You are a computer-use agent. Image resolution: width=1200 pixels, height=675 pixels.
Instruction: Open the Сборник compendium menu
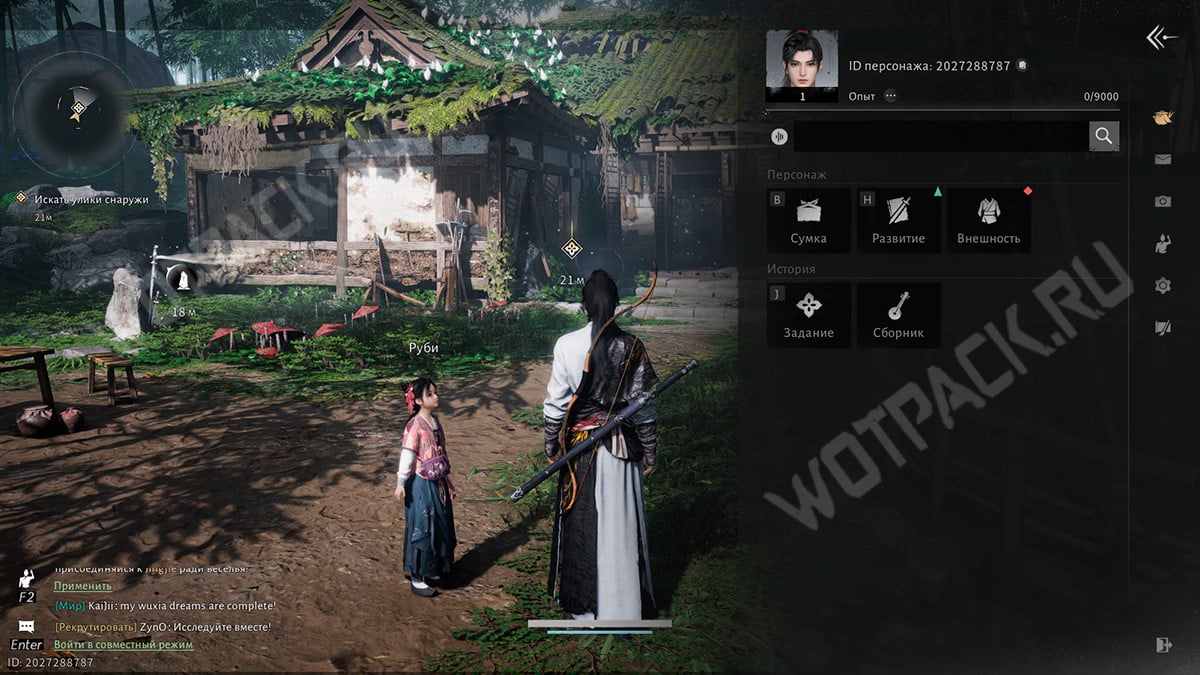click(898, 314)
